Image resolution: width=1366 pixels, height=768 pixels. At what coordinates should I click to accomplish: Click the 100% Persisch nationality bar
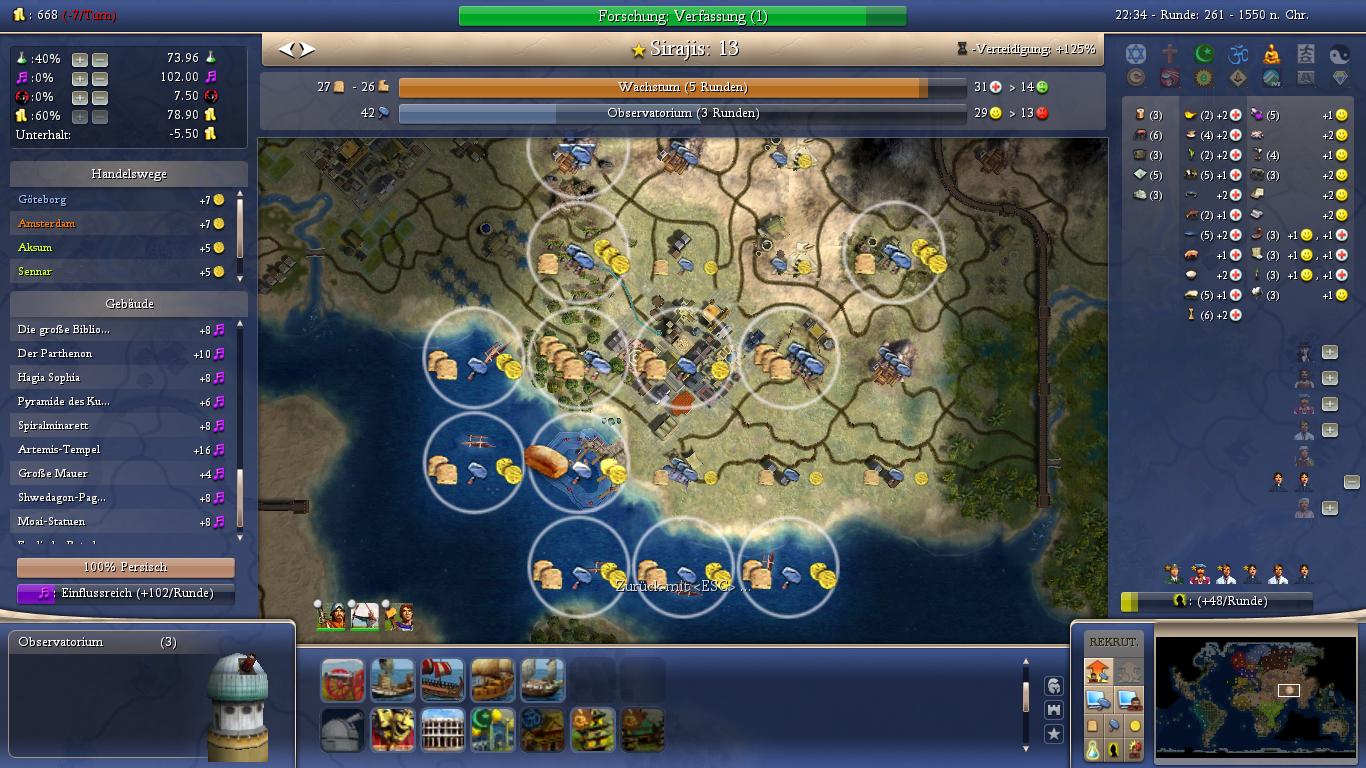pyautogui.click(x=126, y=567)
